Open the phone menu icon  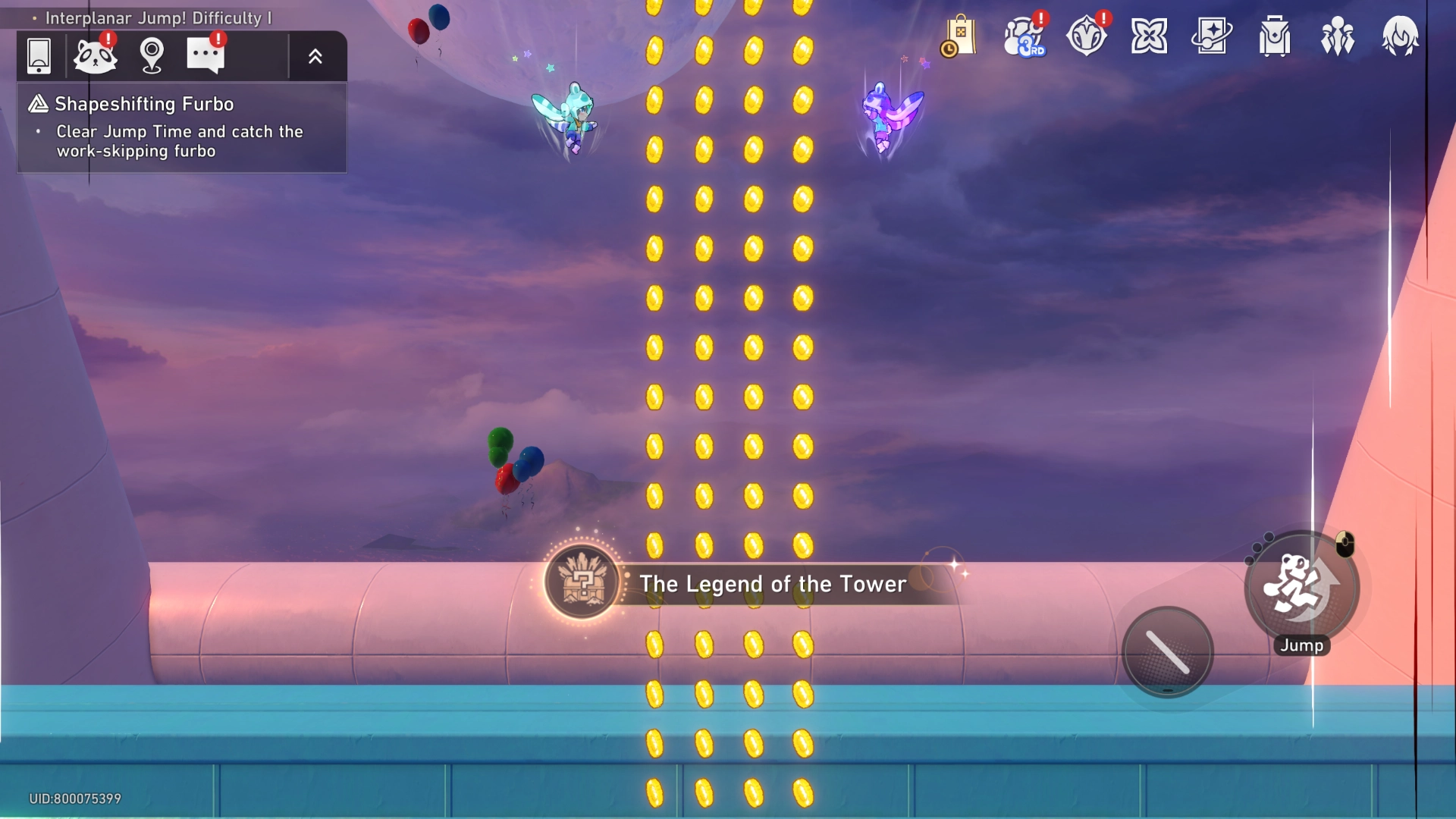[x=39, y=55]
